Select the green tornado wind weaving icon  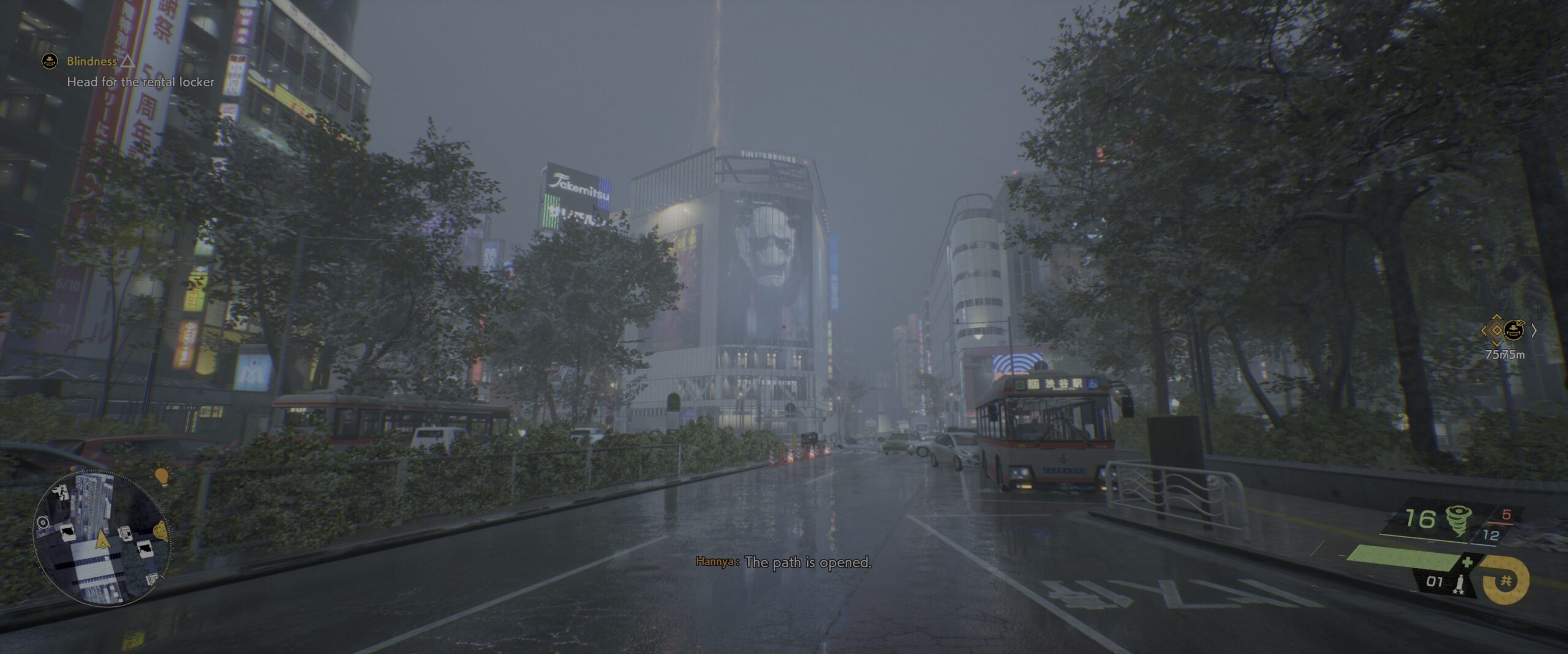(1458, 520)
